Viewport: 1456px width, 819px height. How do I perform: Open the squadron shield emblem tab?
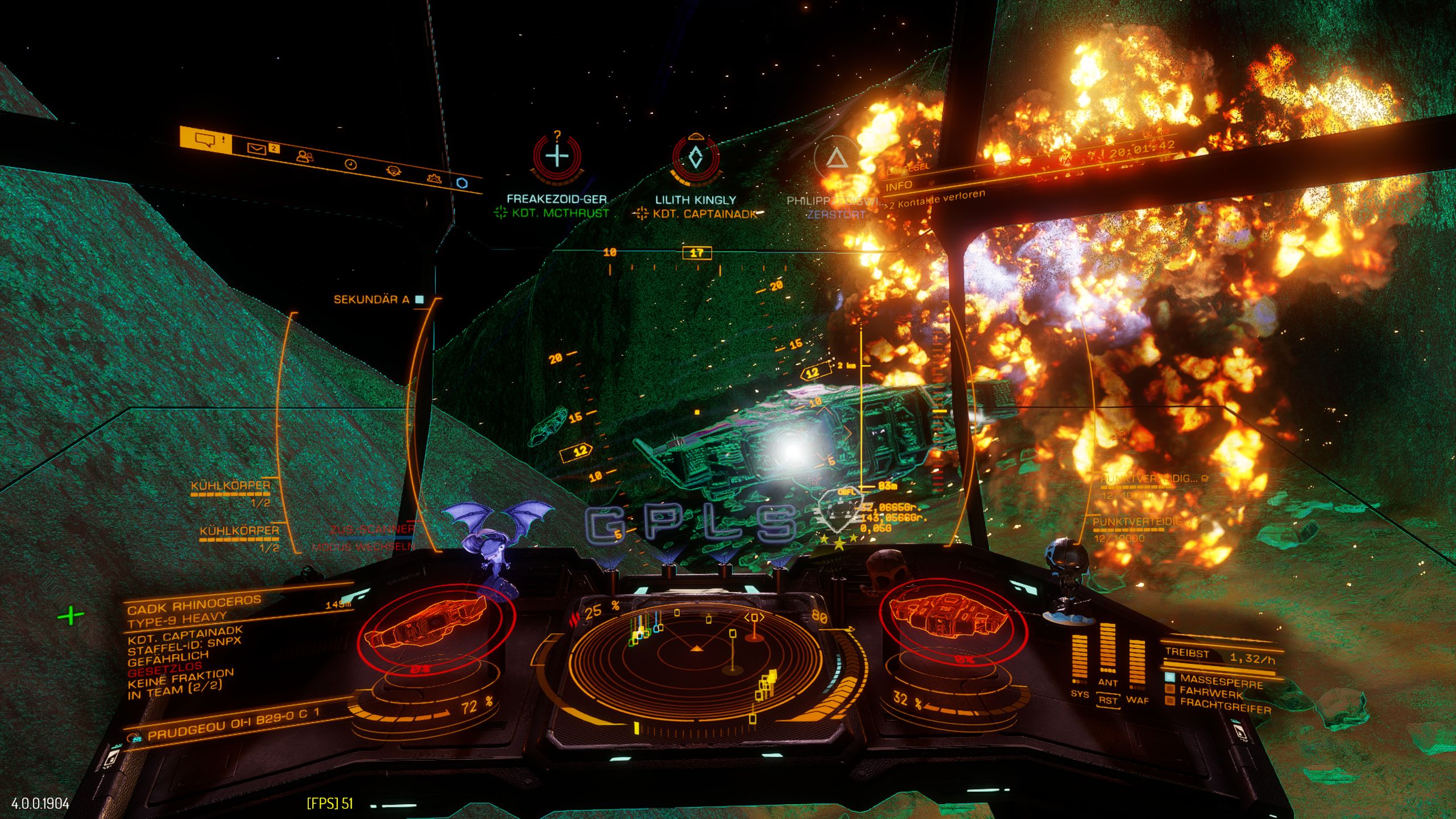(x=392, y=171)
